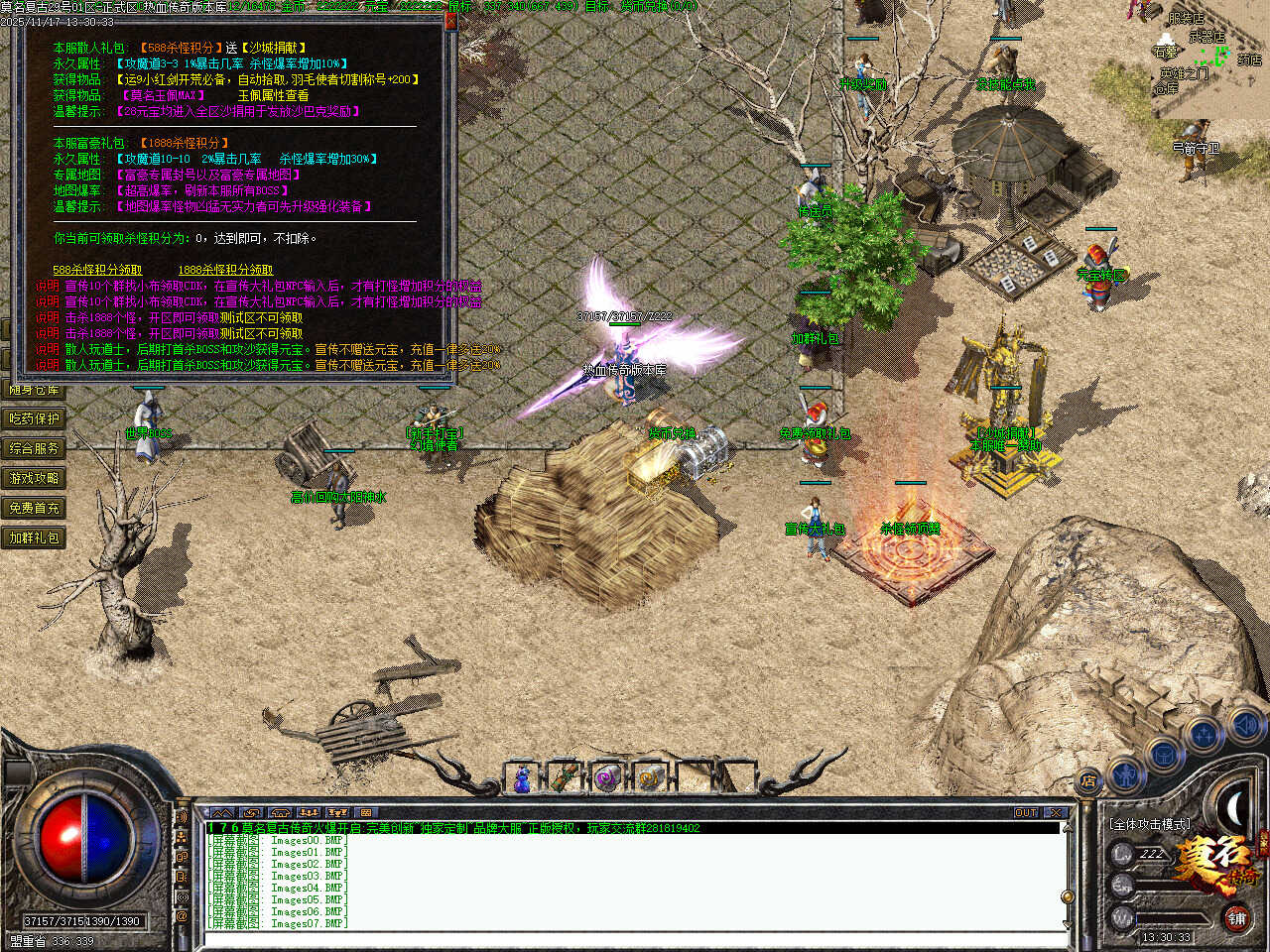
Task: Open the 游戏攻略 game guide
Action: click(35, 478)
